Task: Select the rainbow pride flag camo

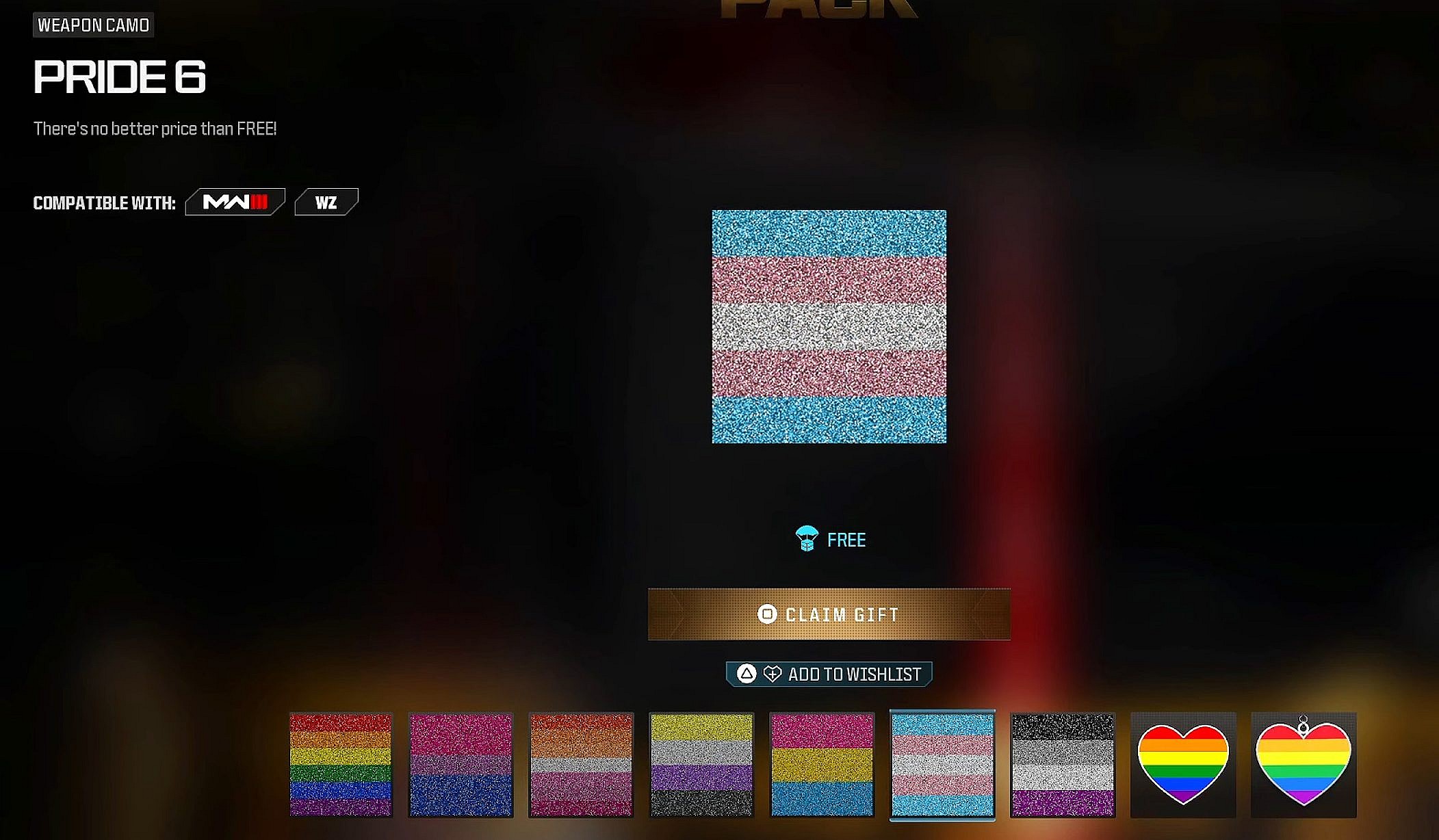Action: [x=341, y=765]
